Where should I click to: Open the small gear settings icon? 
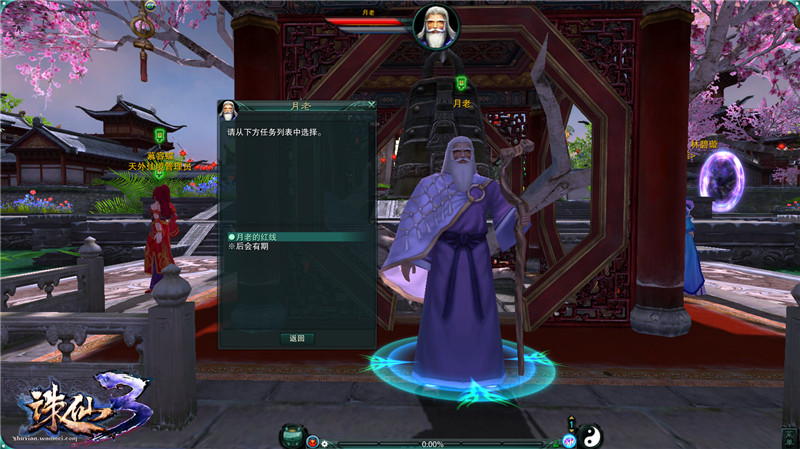click(325, 442)
